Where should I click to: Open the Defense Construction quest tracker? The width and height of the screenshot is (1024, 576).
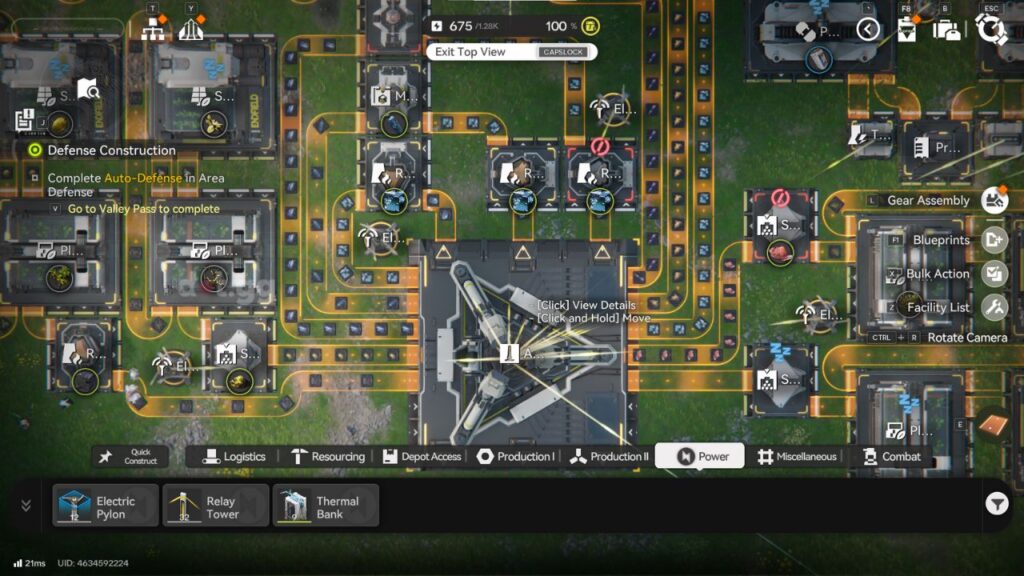[x=111, y=150]
